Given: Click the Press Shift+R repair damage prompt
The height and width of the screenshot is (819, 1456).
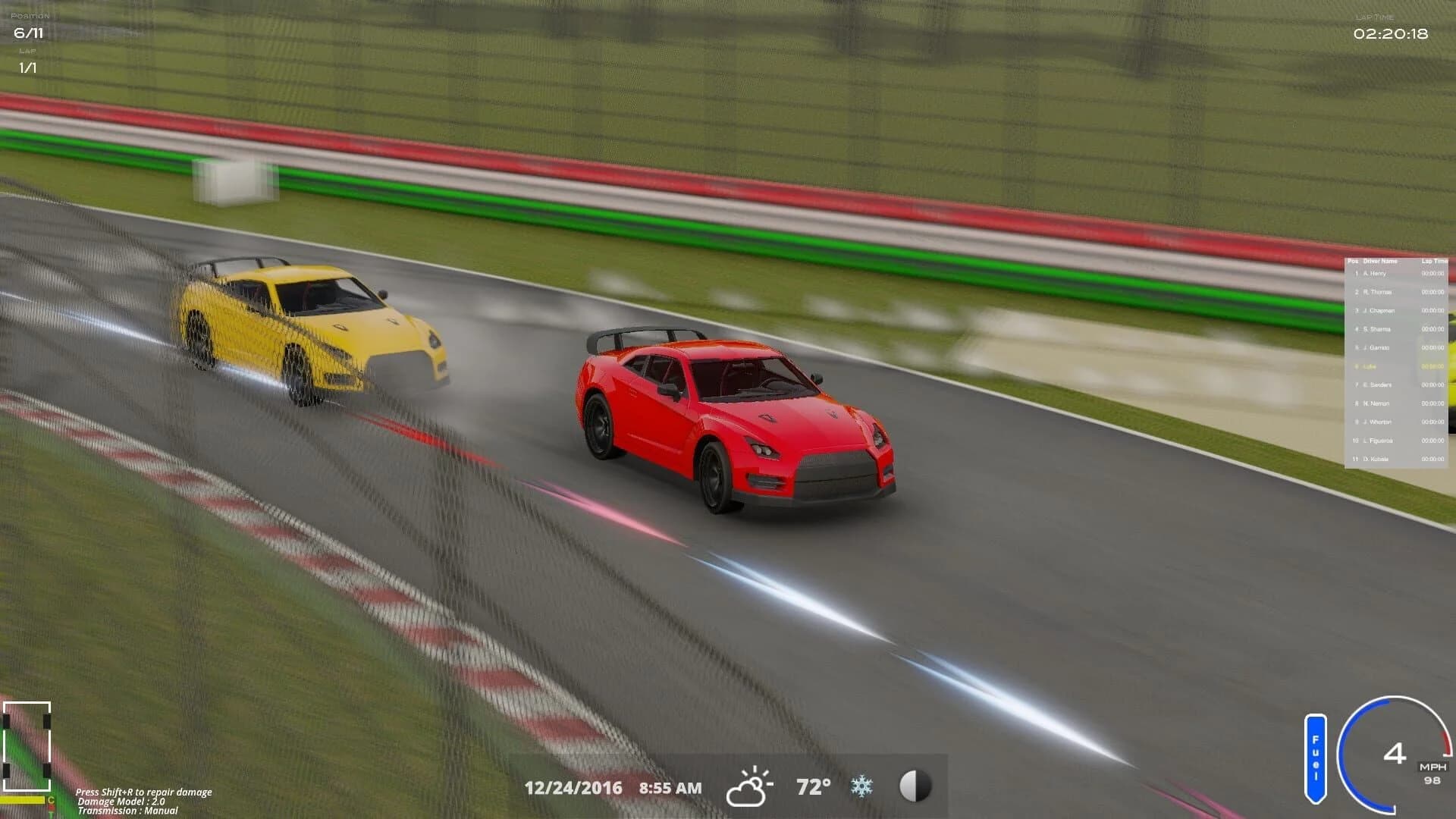Looking at the screenshot, I should point(143,791).
